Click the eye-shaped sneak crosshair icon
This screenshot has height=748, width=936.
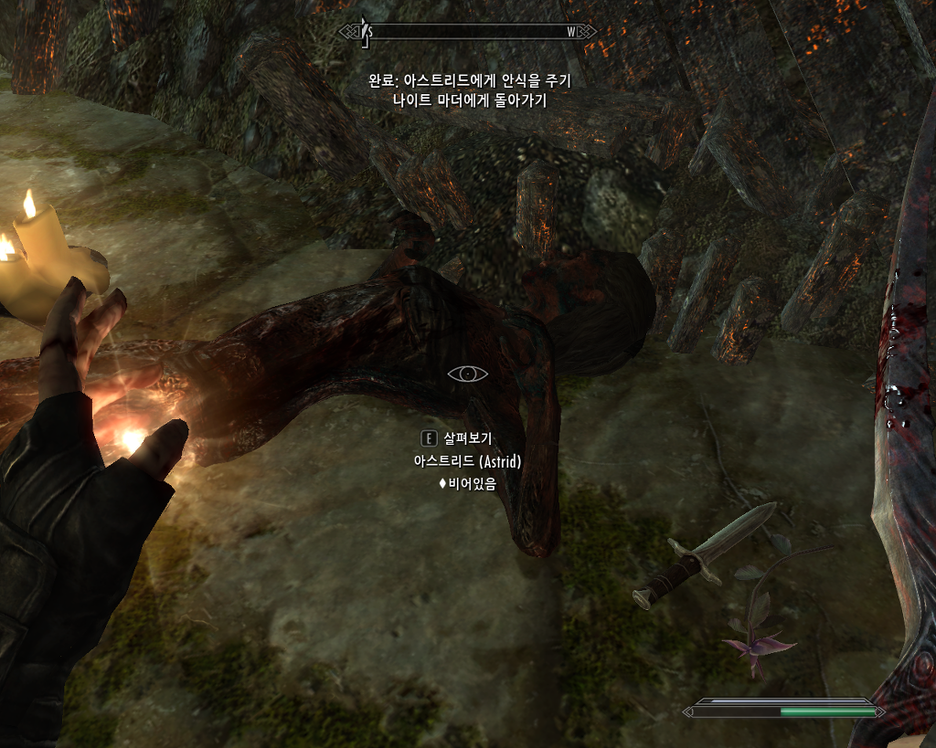[x=468, y=374]
